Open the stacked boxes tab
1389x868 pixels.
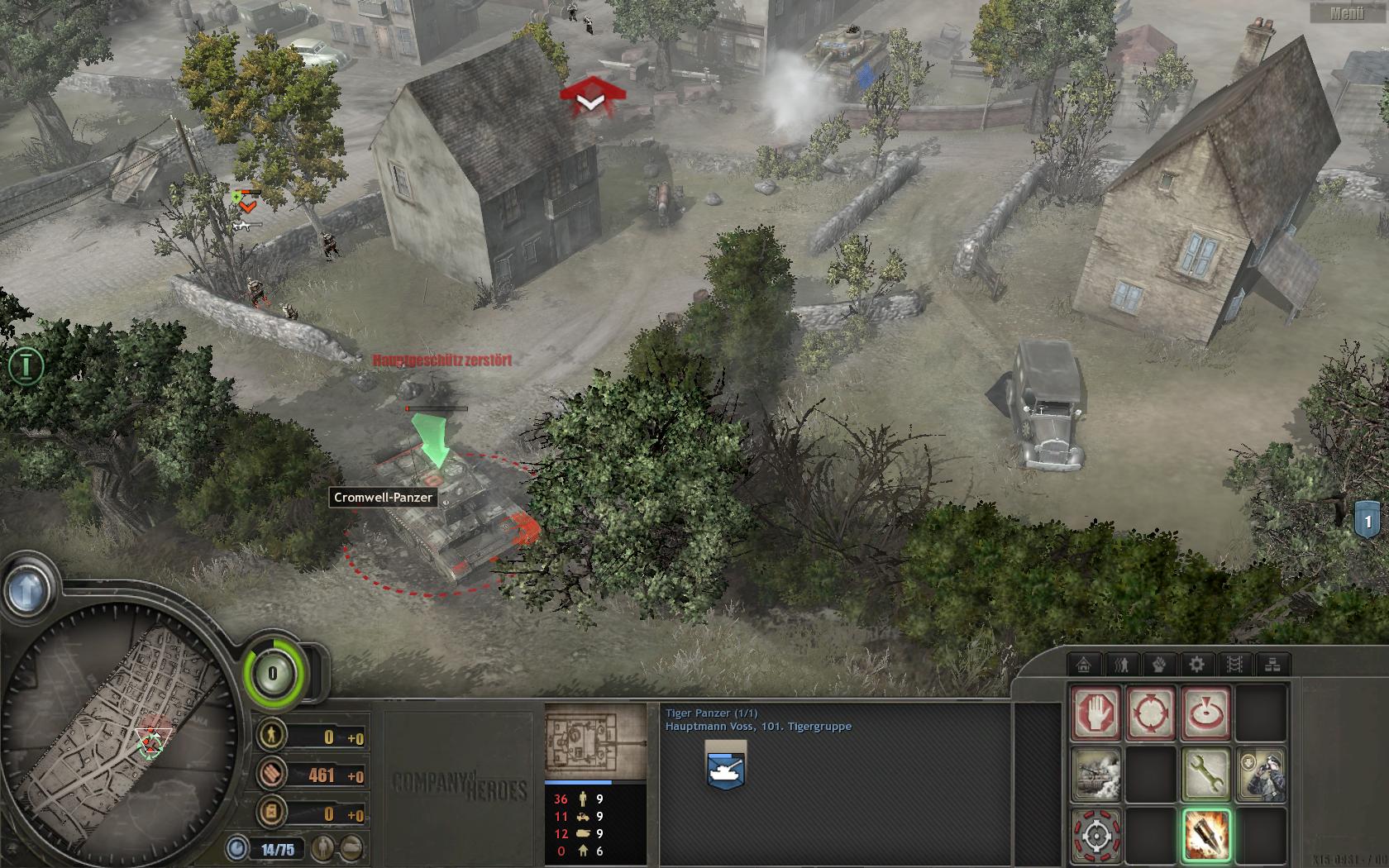point(1272,664)
